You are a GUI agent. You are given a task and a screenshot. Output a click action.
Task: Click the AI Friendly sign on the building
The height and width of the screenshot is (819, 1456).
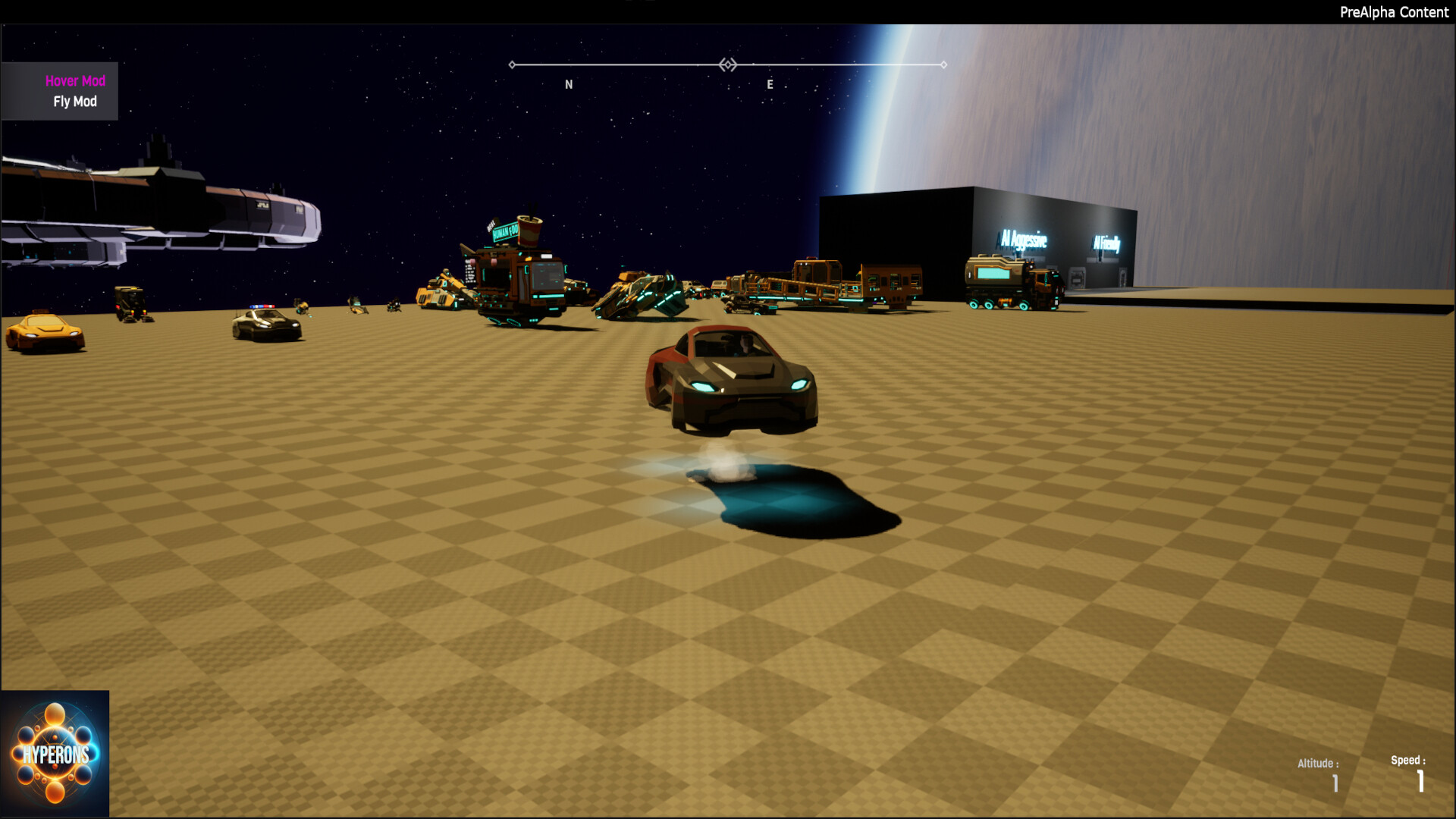pos(1106,243)
